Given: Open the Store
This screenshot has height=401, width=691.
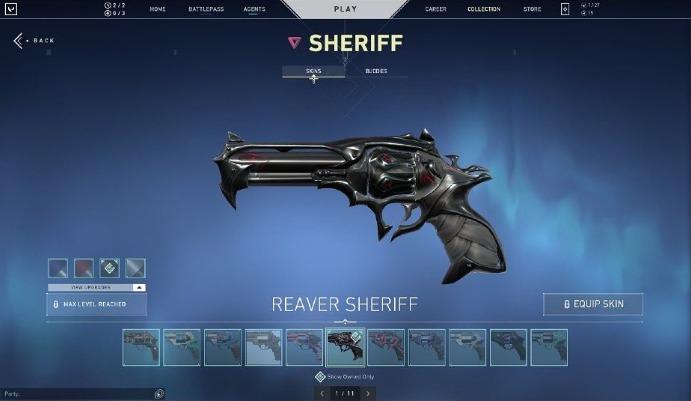Looking at the screenshot, I should 531,9.
